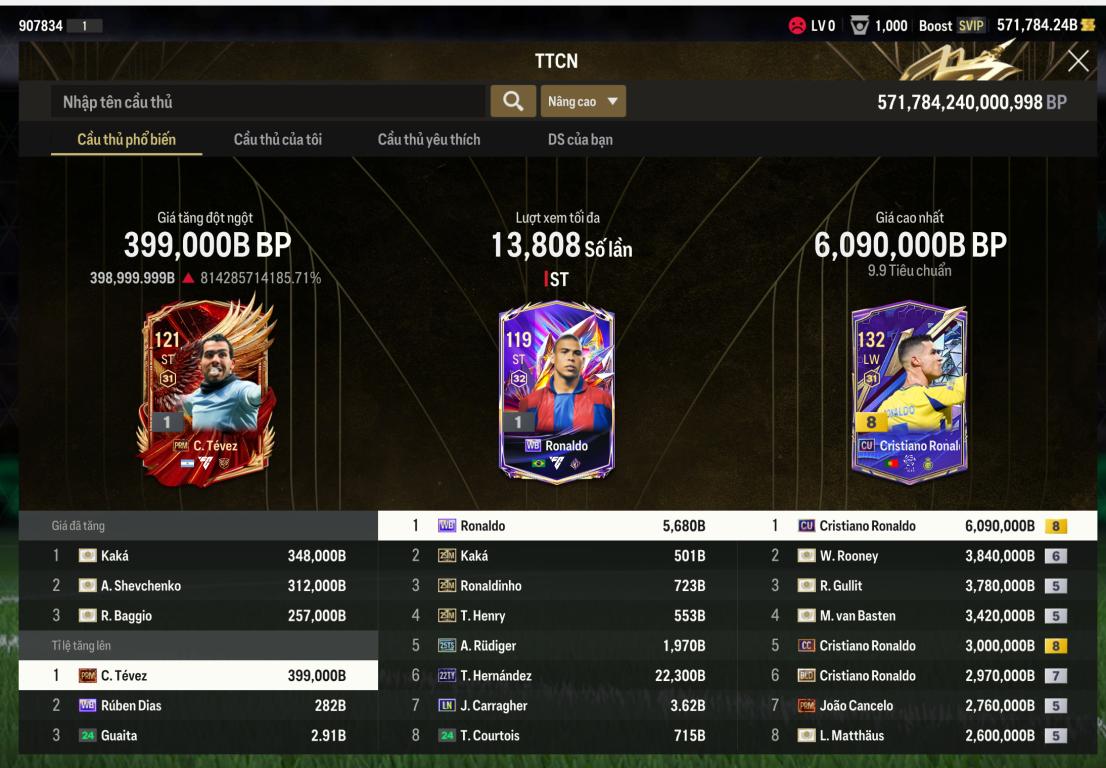Screen dimensions: 1106x768
Task: Switch to Cầu thủ phổ biến tab
Action: tap(127, 140)
